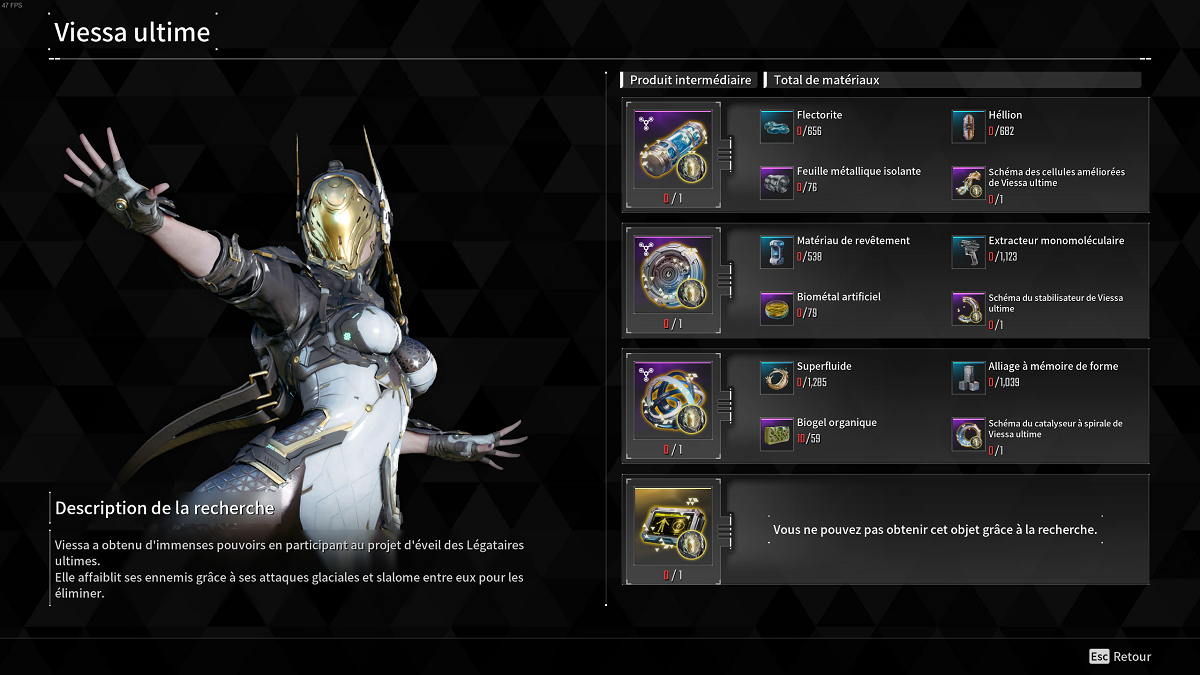
Task: Open the Schéma des cellules améliorées blueprint
Action: pyautogui.click(x=968, y=181)
